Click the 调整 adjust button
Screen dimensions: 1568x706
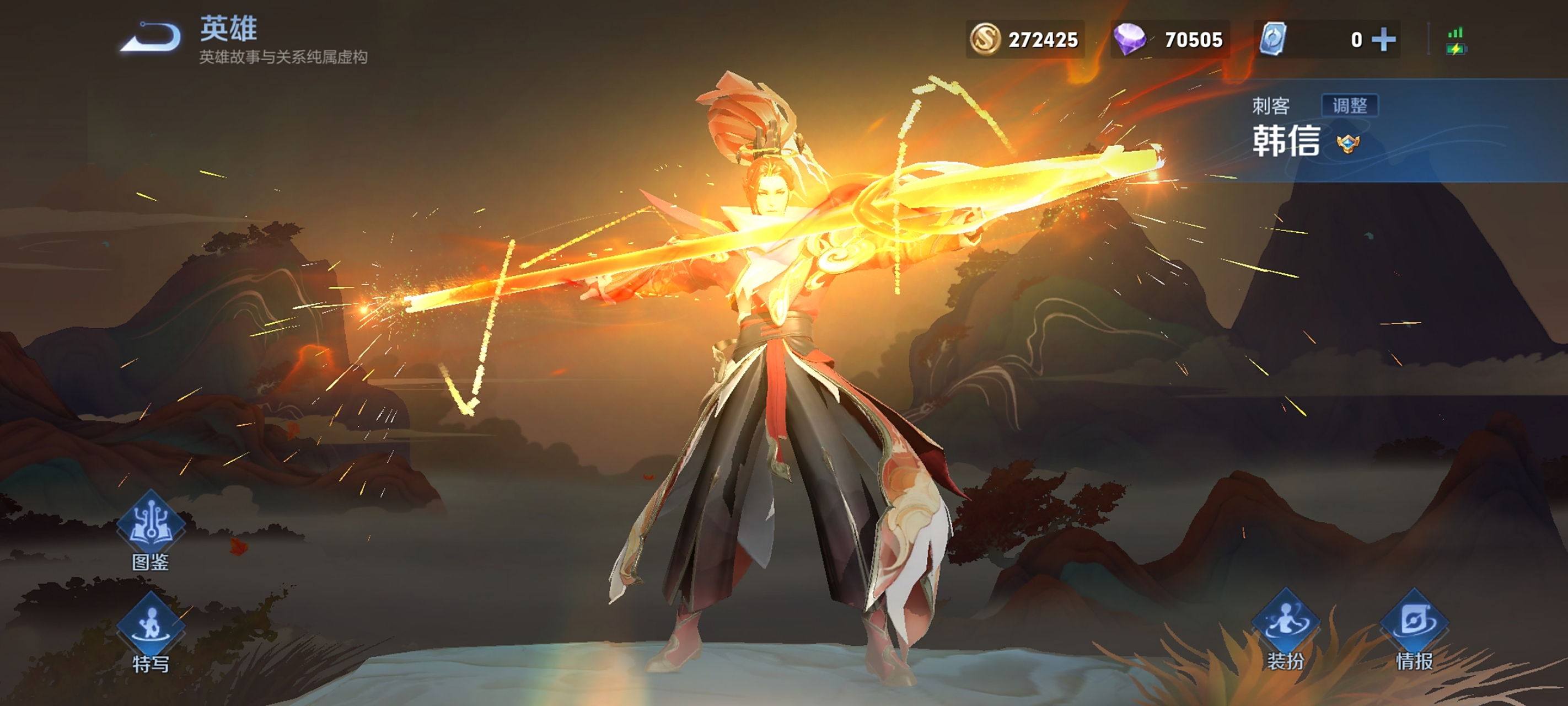[x=1350, y=105]
